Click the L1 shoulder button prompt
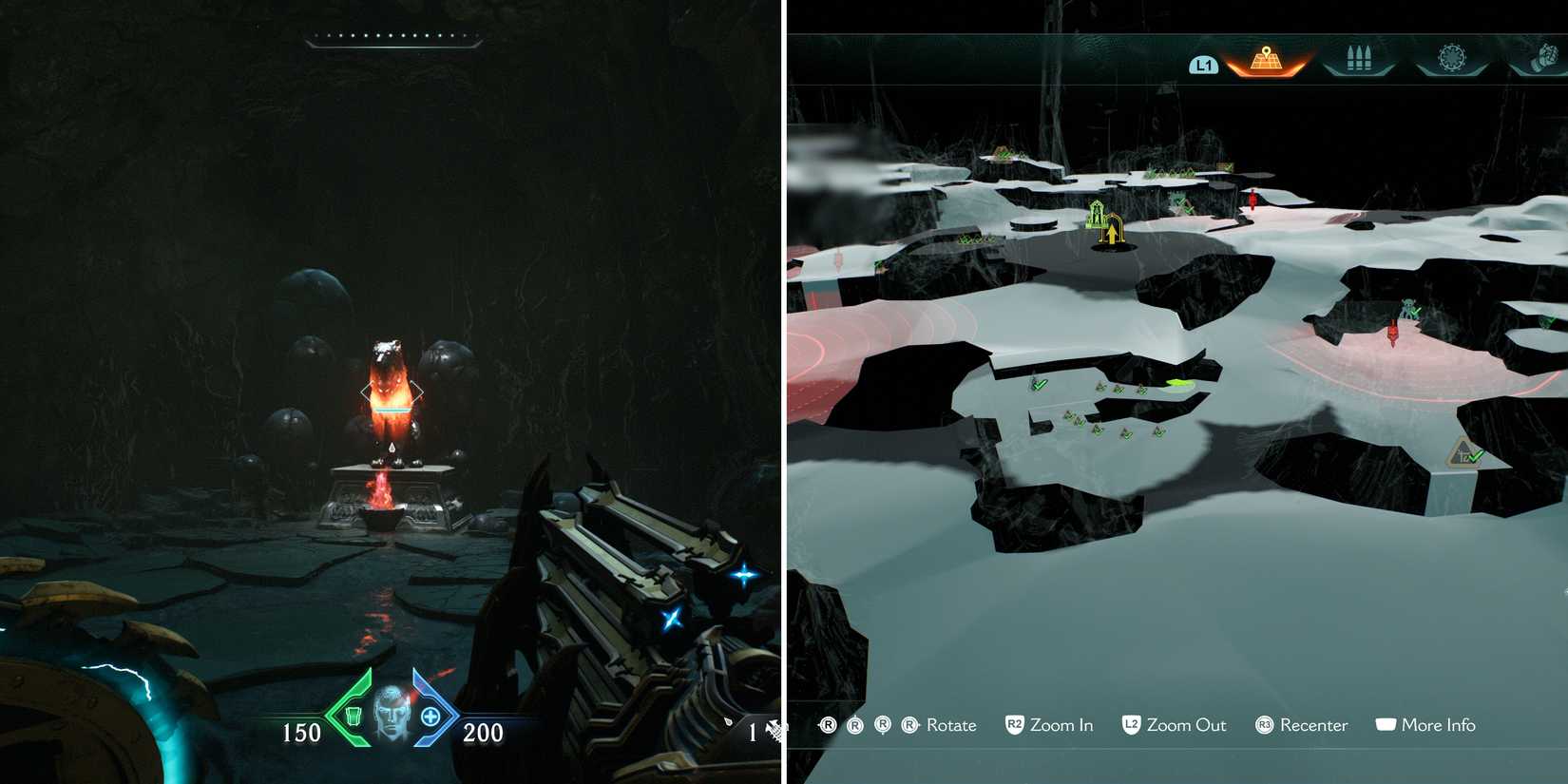 (x=1203, y=65)
